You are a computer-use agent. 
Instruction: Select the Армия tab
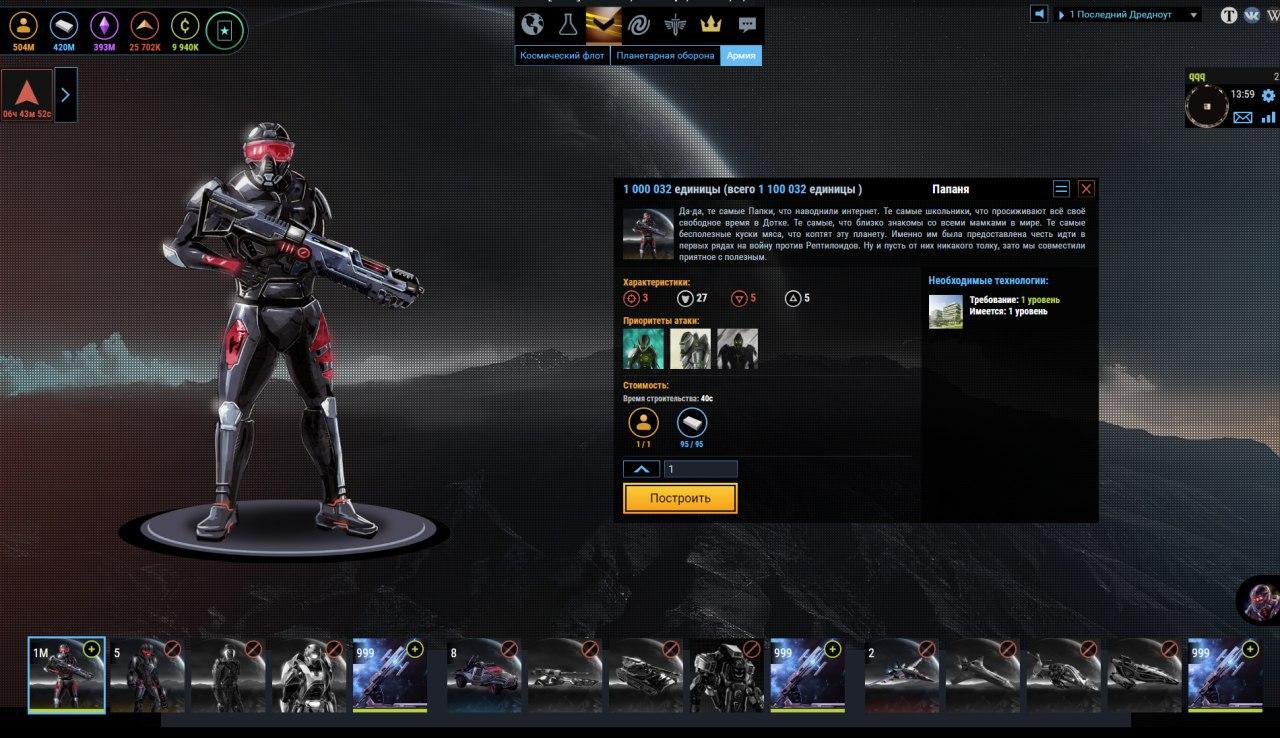click(741, 56)
